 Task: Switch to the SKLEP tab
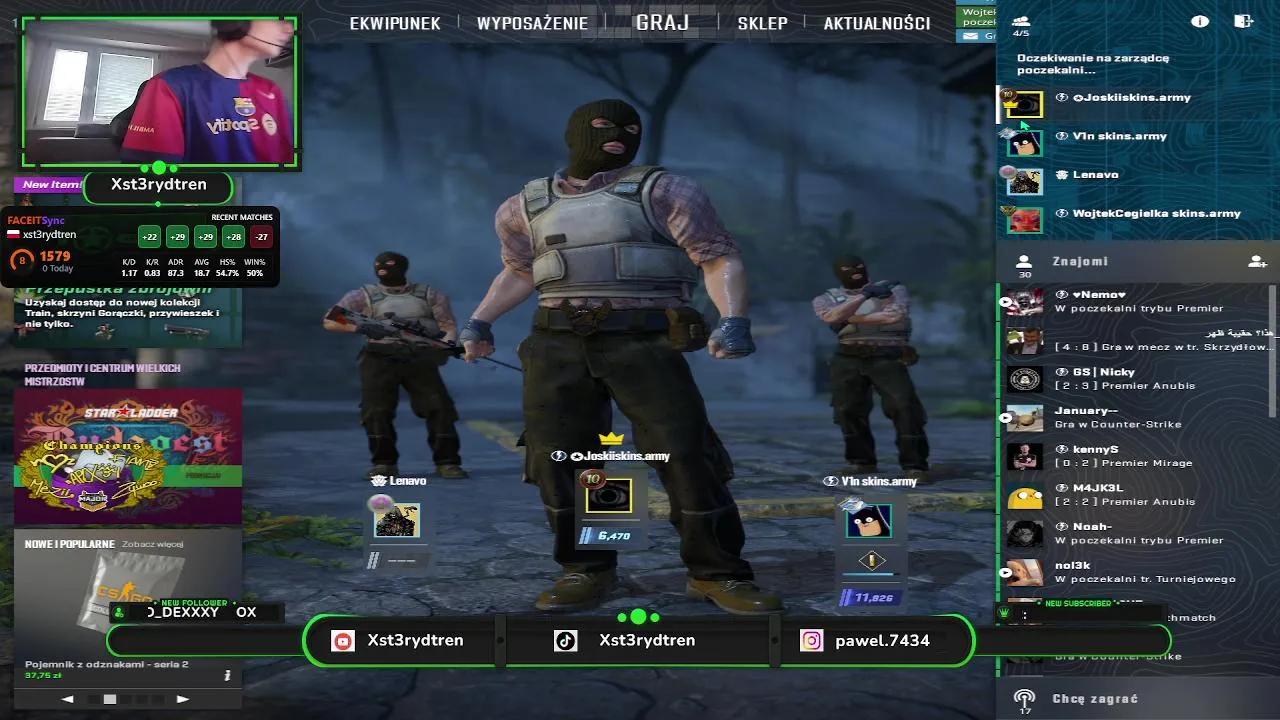pos(762,23)
